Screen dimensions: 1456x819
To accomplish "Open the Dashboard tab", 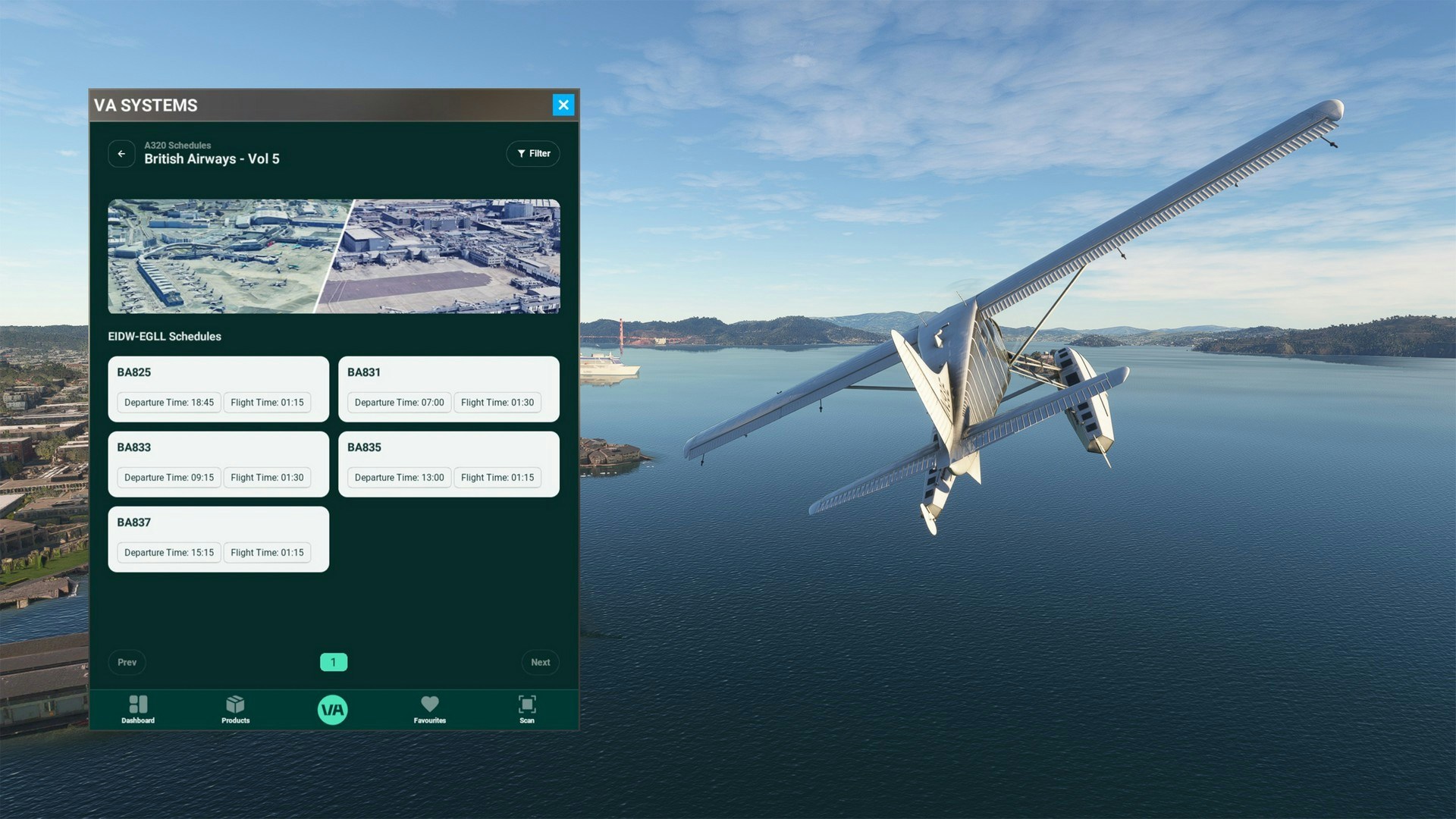I will 138,709.
